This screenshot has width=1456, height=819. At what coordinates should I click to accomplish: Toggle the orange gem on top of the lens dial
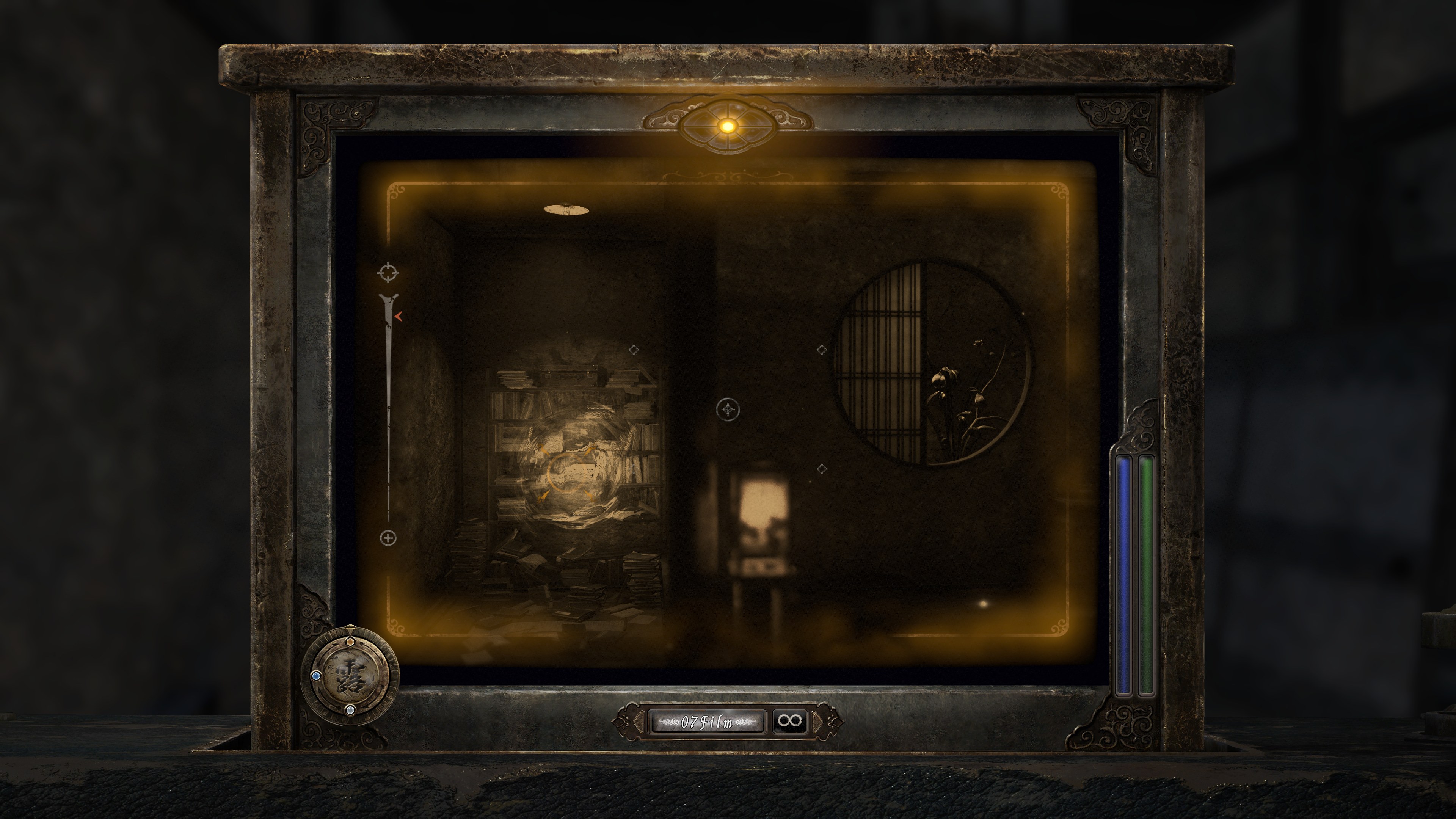tap(350, 642)
